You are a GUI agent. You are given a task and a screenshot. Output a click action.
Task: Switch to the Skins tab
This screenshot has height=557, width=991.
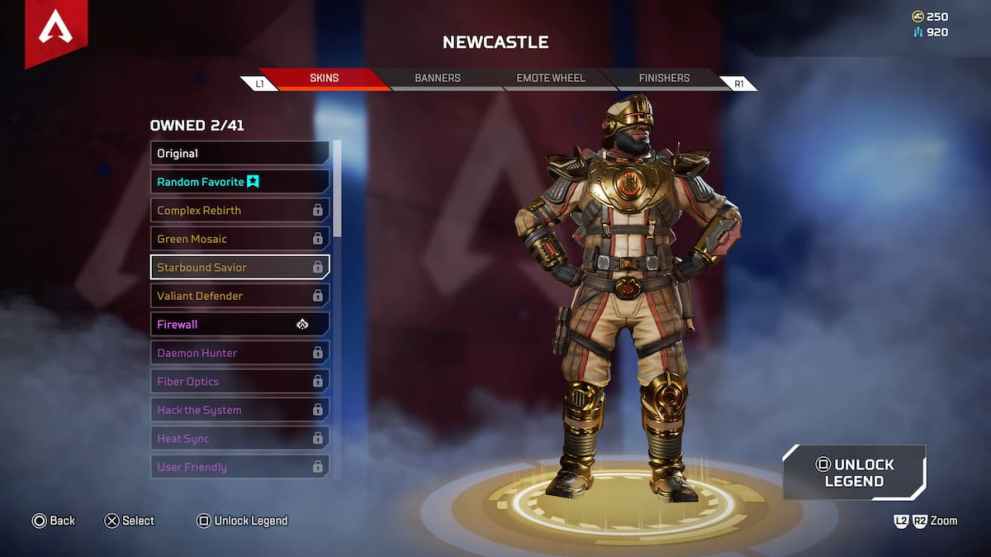pyautogui.click(x=324, y=78)
